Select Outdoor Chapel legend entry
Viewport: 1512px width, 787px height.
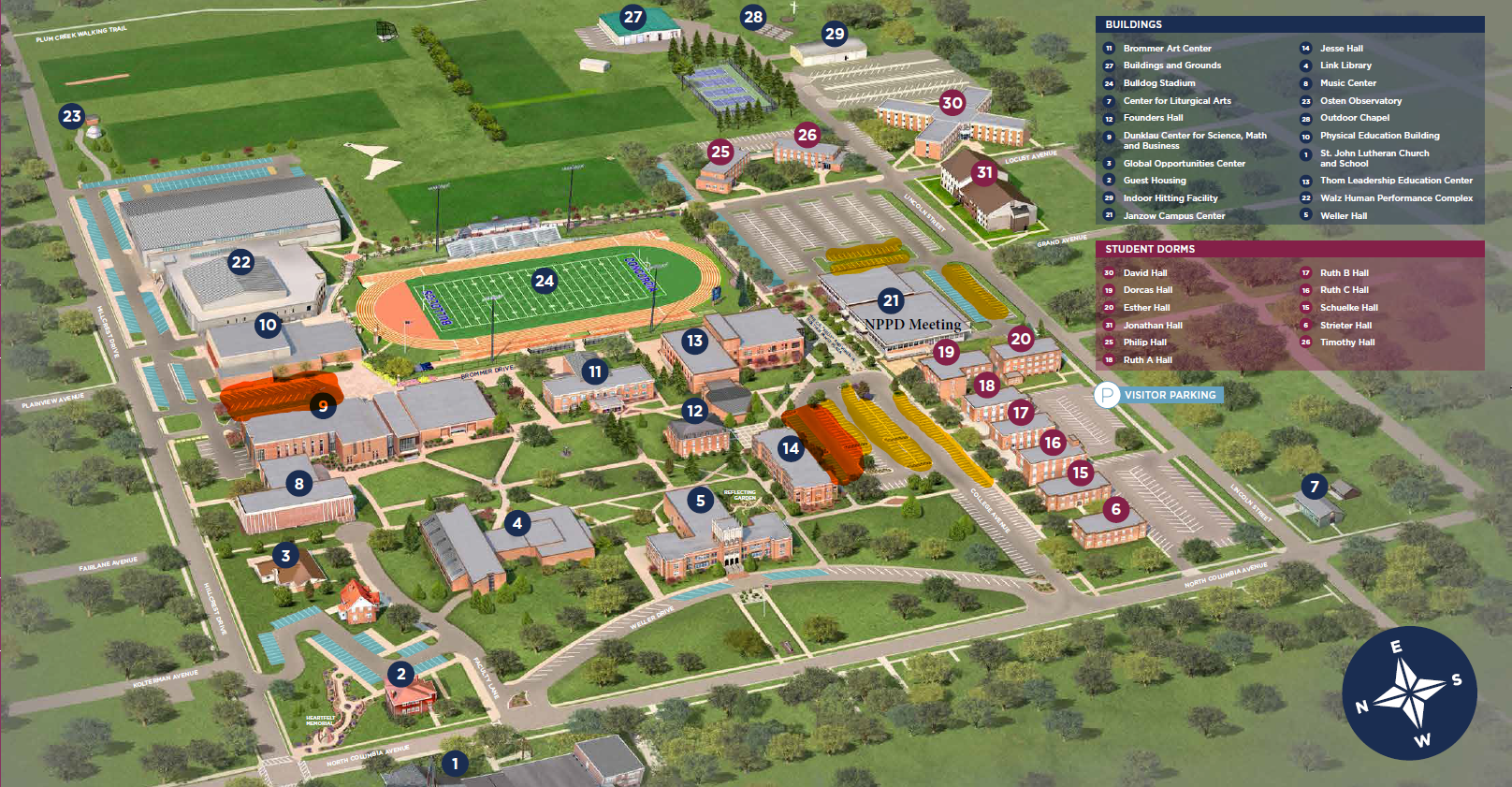click(1354, 118)
